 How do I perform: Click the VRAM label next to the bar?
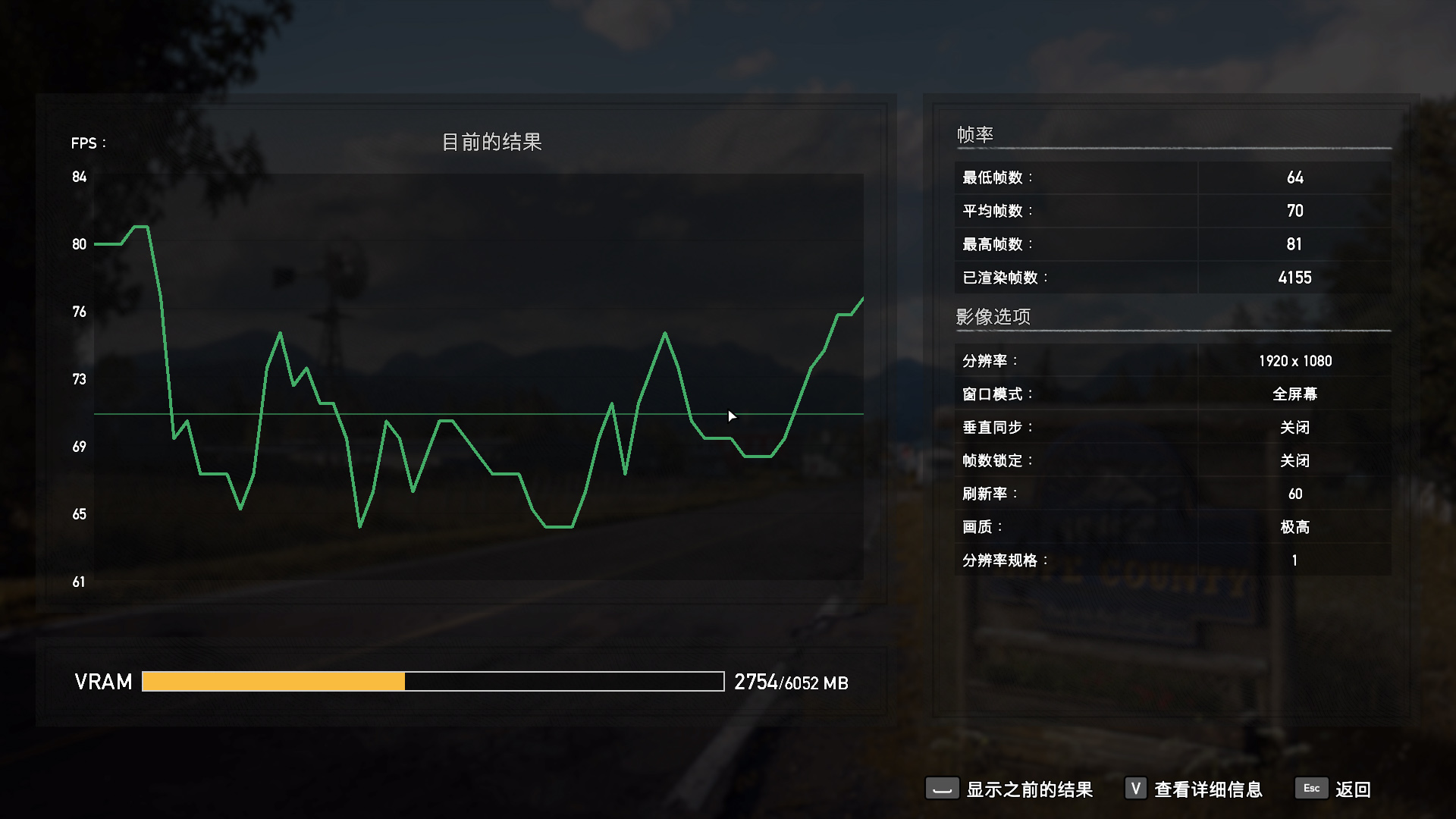pyautogui.click(x=102, y=682)
